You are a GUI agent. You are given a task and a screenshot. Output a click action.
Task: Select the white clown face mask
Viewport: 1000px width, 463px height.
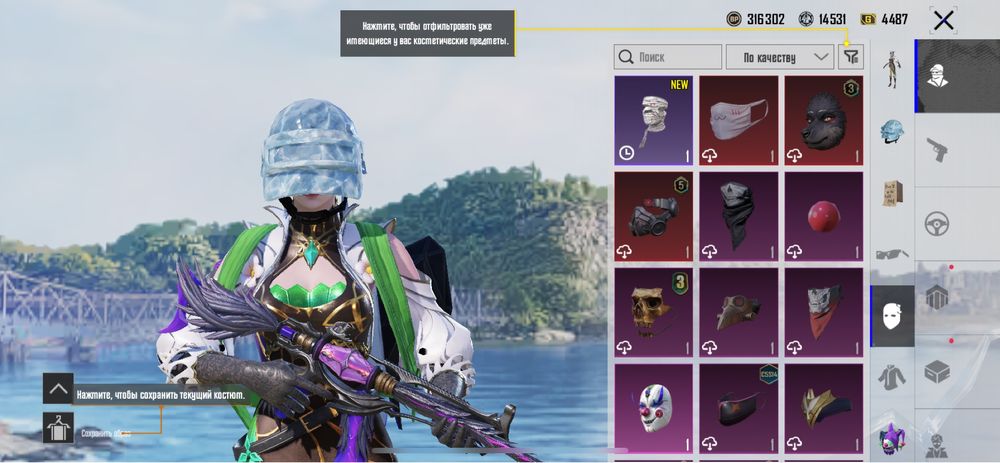pyautogui.click(x=653, y=407)
